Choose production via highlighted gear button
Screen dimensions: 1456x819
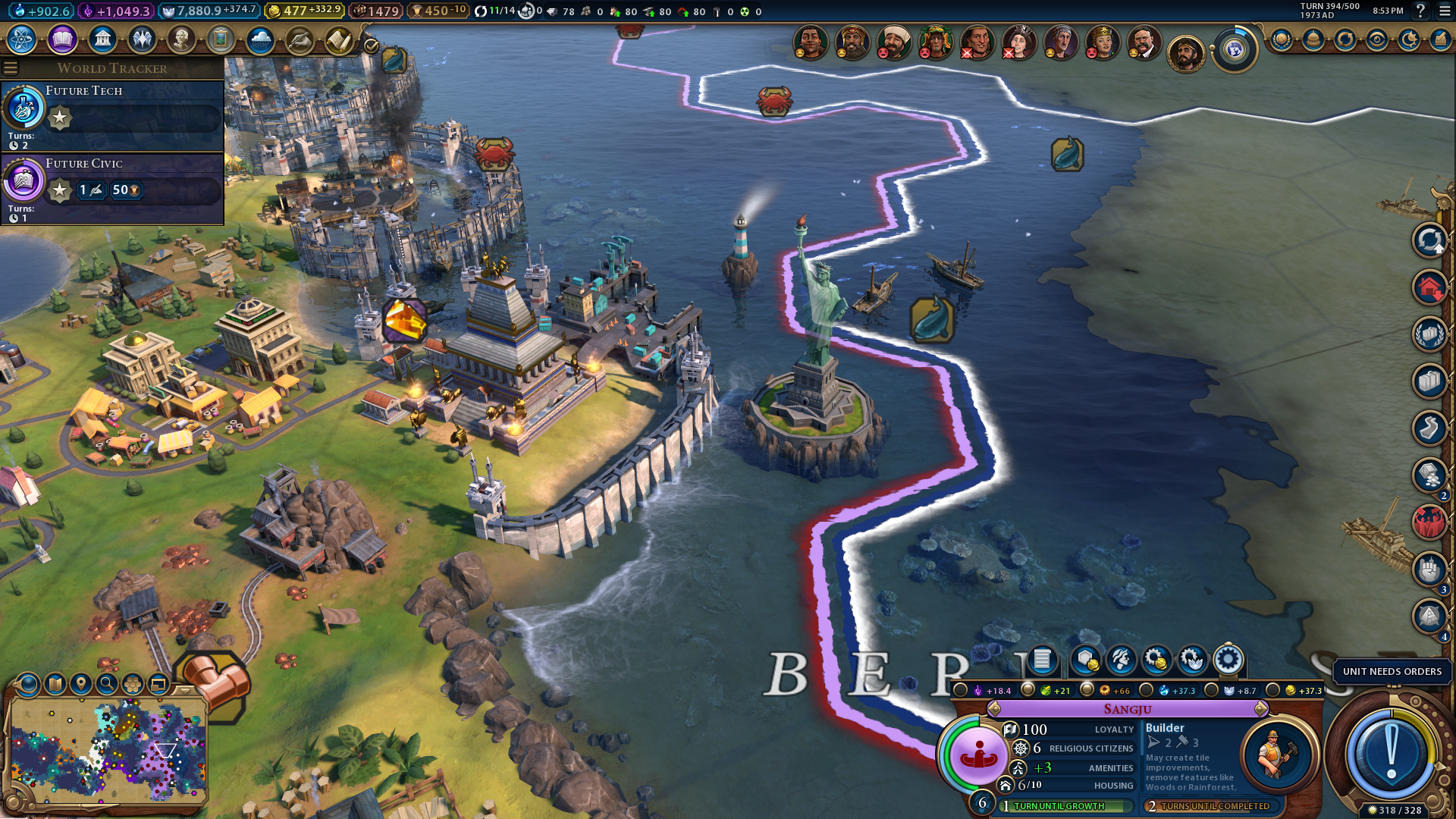click(1228, 661)
